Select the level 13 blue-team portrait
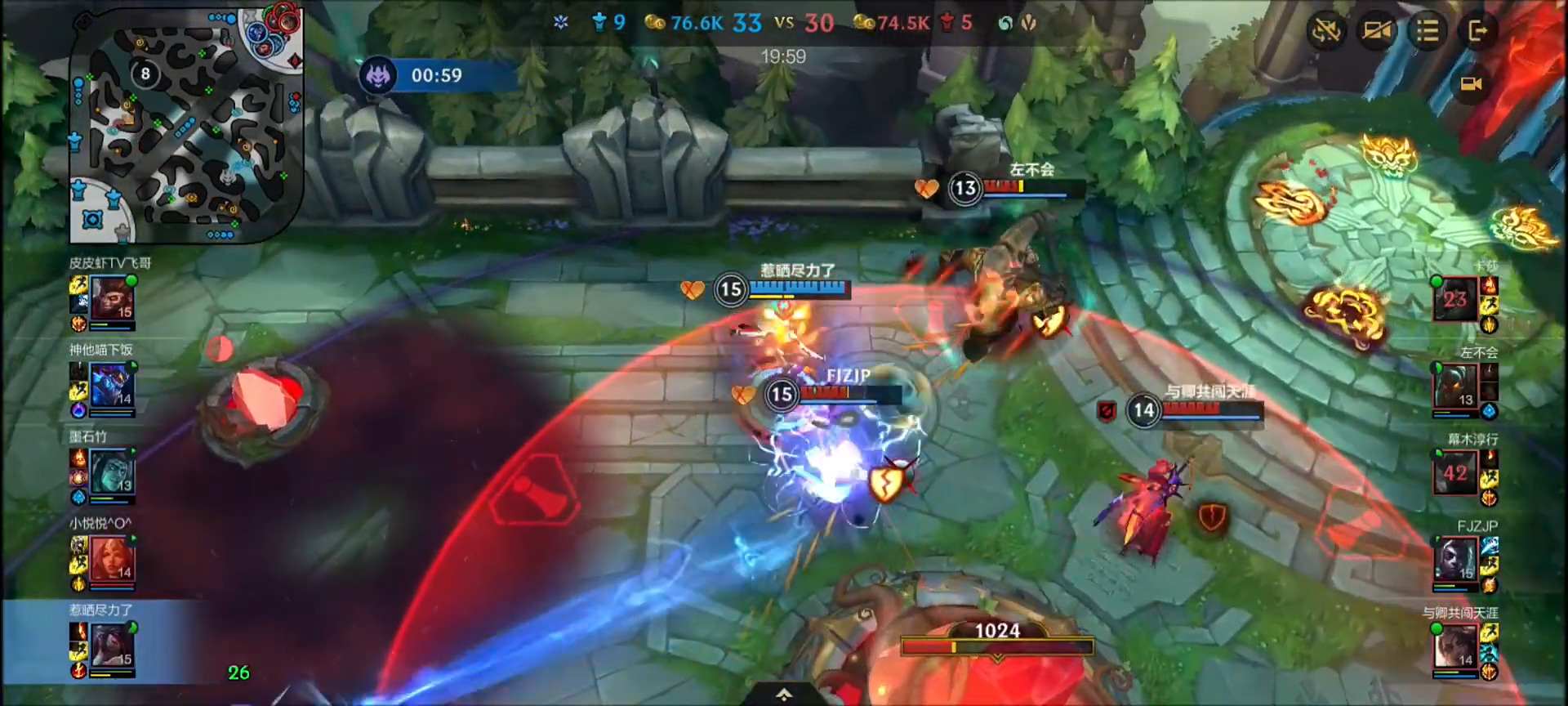The width and height of the screenshot is (1568, 706). [x=112, y=471]
